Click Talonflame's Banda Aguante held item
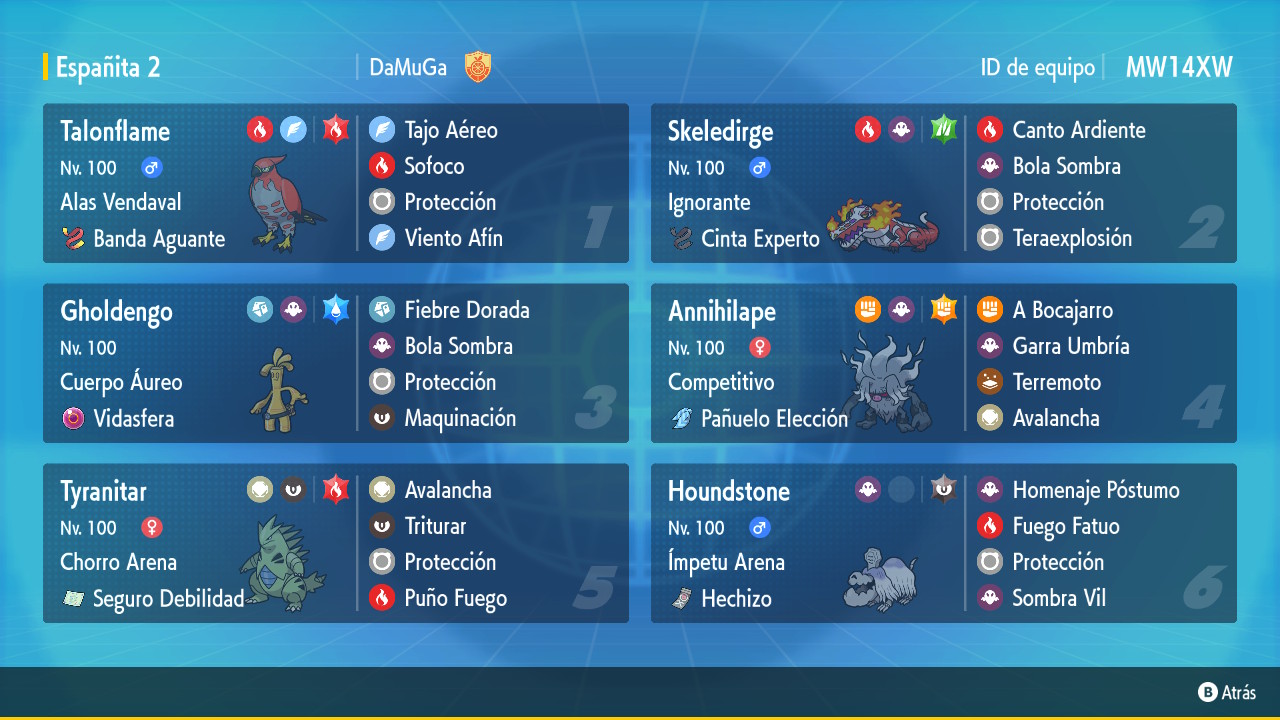Image resolution: width=1280 pixels, height=720 pixels. click(158, 239)
